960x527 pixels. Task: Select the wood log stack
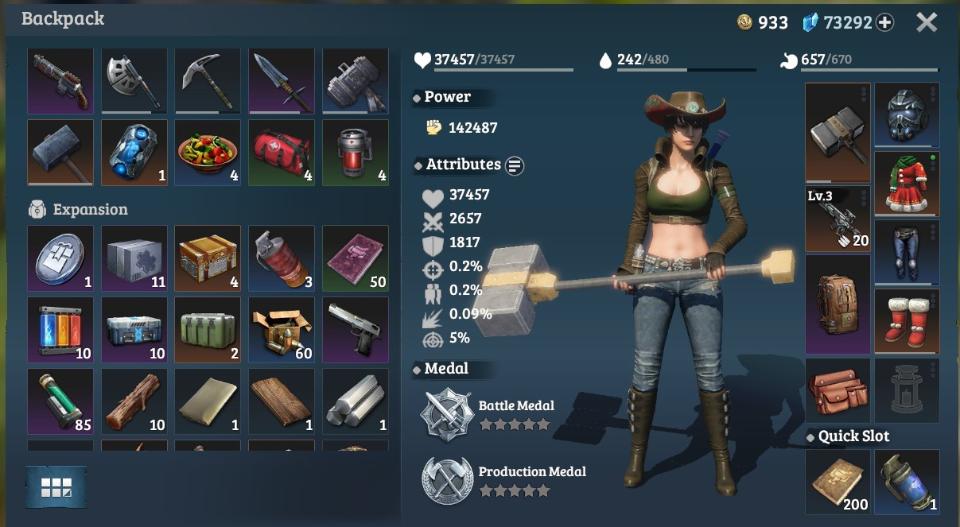134,402
